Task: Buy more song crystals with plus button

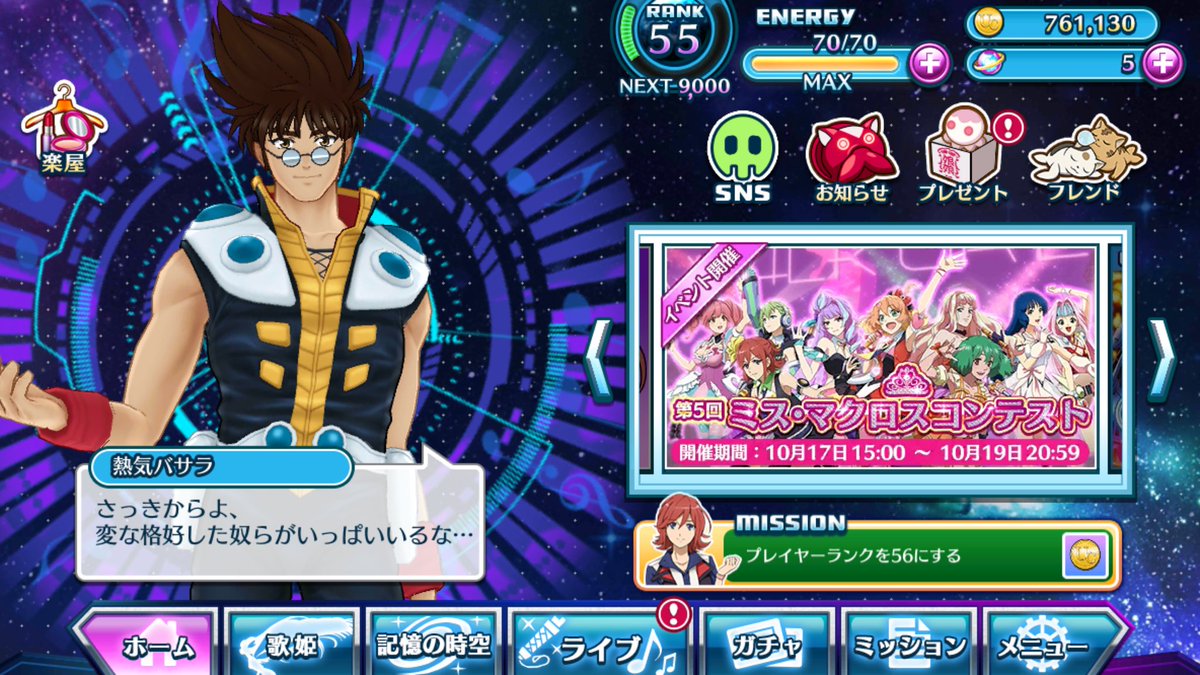Action: point(1161,63)
